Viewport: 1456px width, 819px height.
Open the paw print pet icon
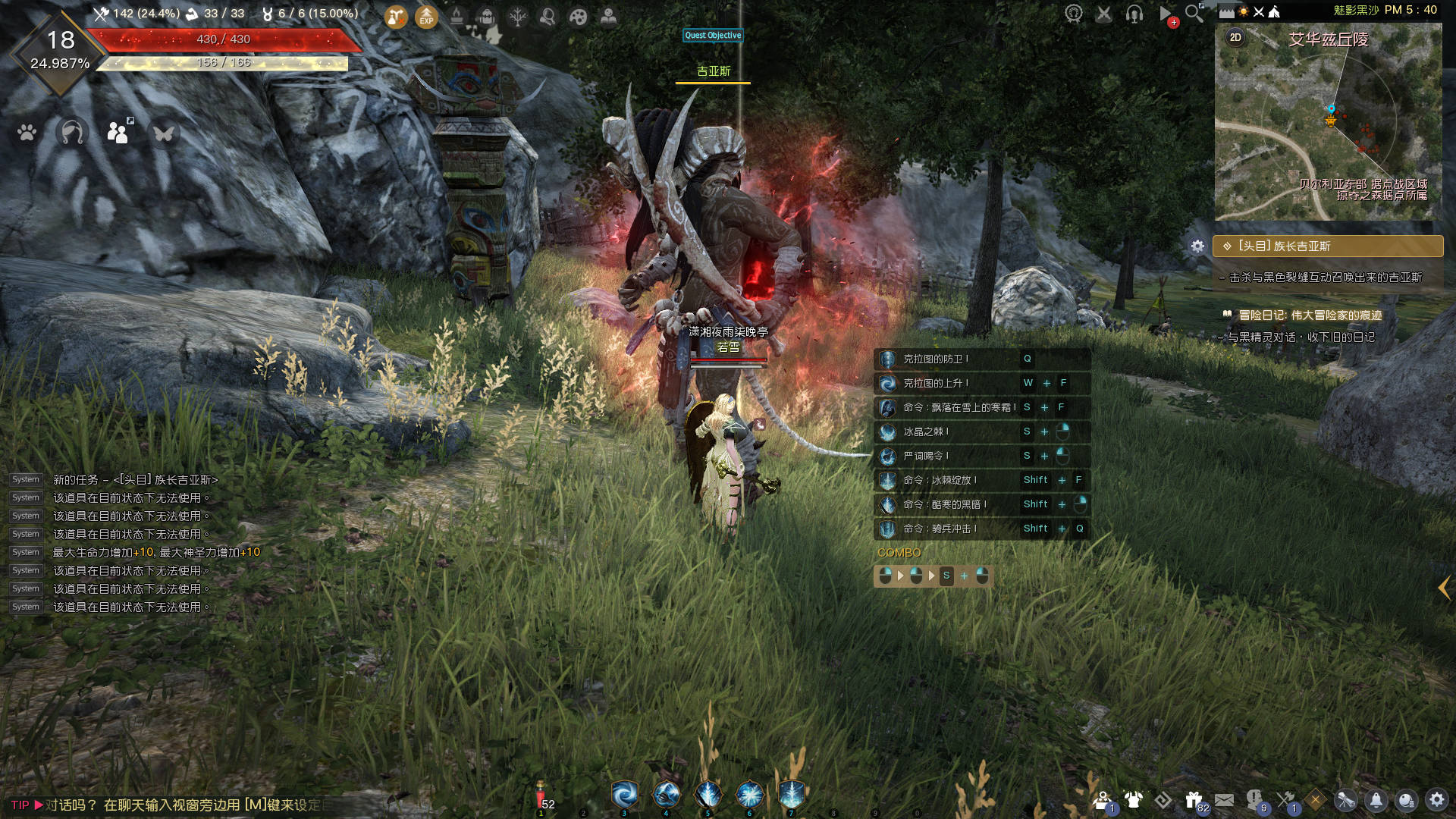[27, 133]
